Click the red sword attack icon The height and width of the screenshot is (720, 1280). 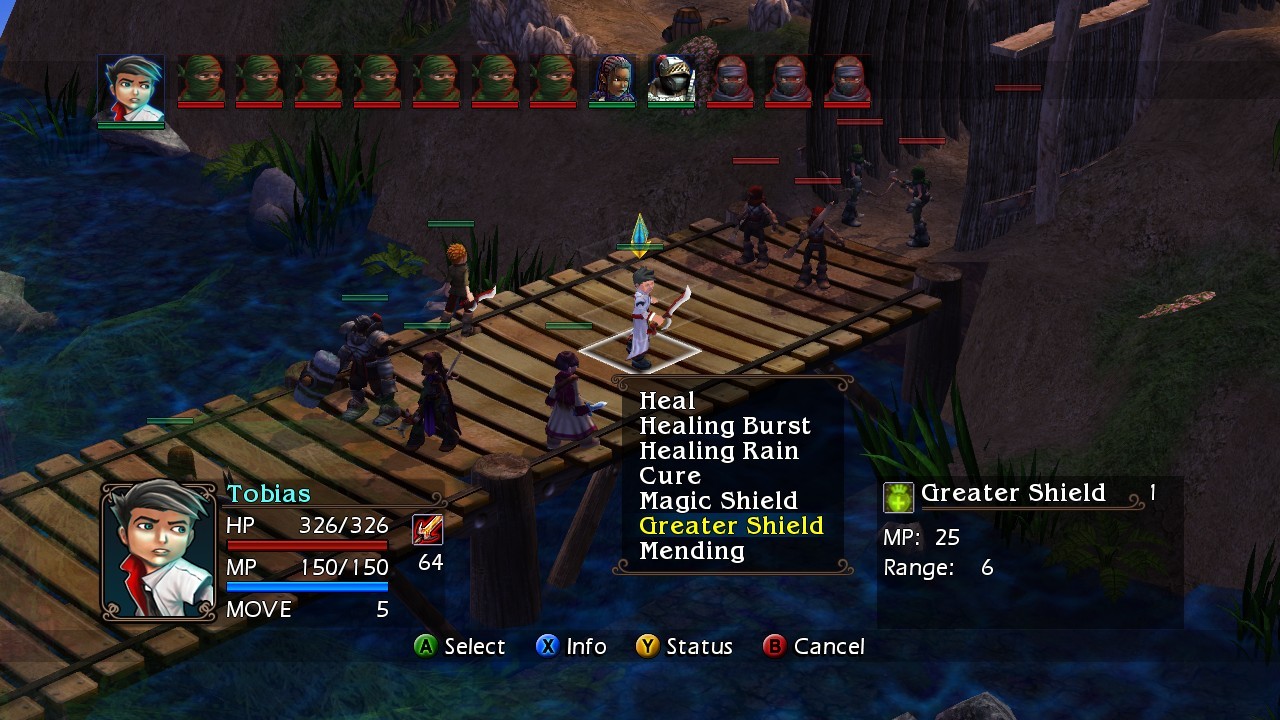pyautogui.click(x=428, y=529)
